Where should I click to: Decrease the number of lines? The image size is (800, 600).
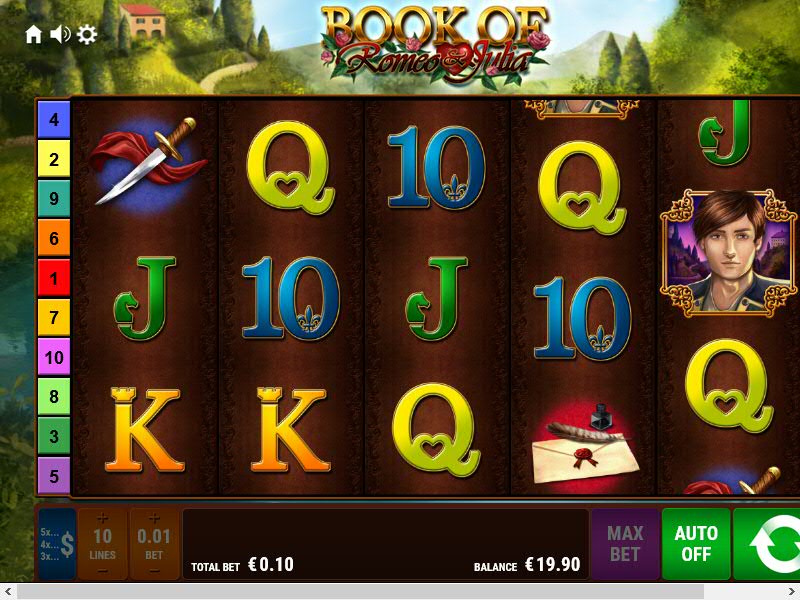click(x=102, y=571)
